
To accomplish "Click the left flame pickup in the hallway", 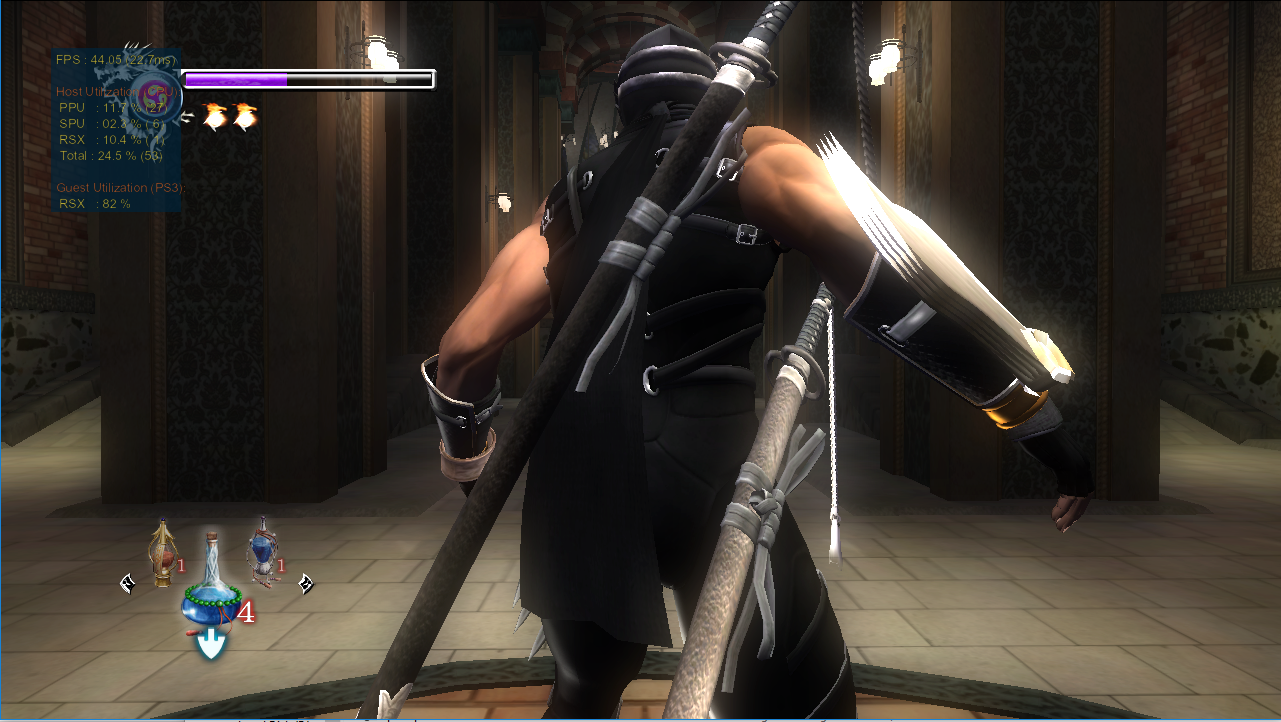I will coord(213,117).
